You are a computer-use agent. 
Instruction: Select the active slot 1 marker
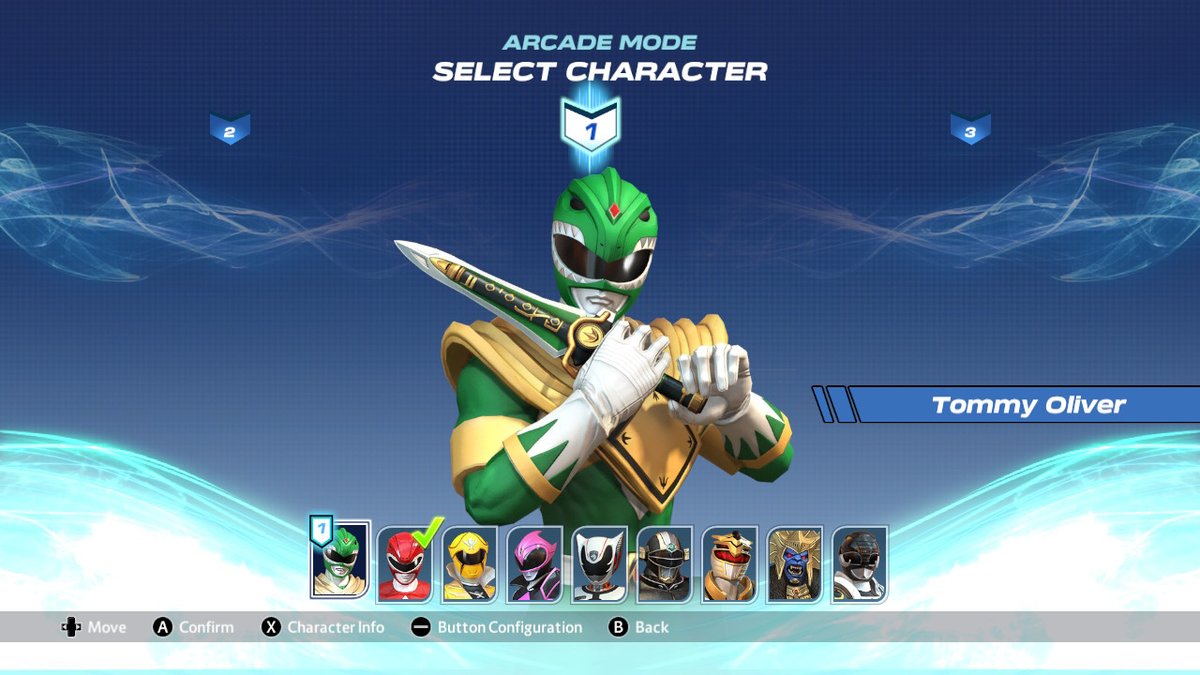pyautogui.click(x=590, y=129)
